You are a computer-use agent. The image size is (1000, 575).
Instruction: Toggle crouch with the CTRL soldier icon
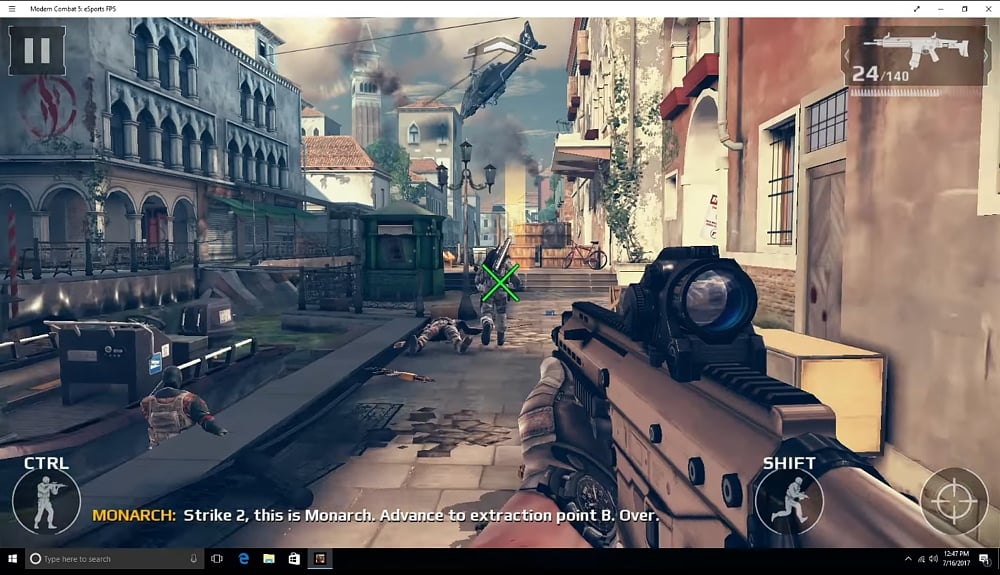[46, 500]
